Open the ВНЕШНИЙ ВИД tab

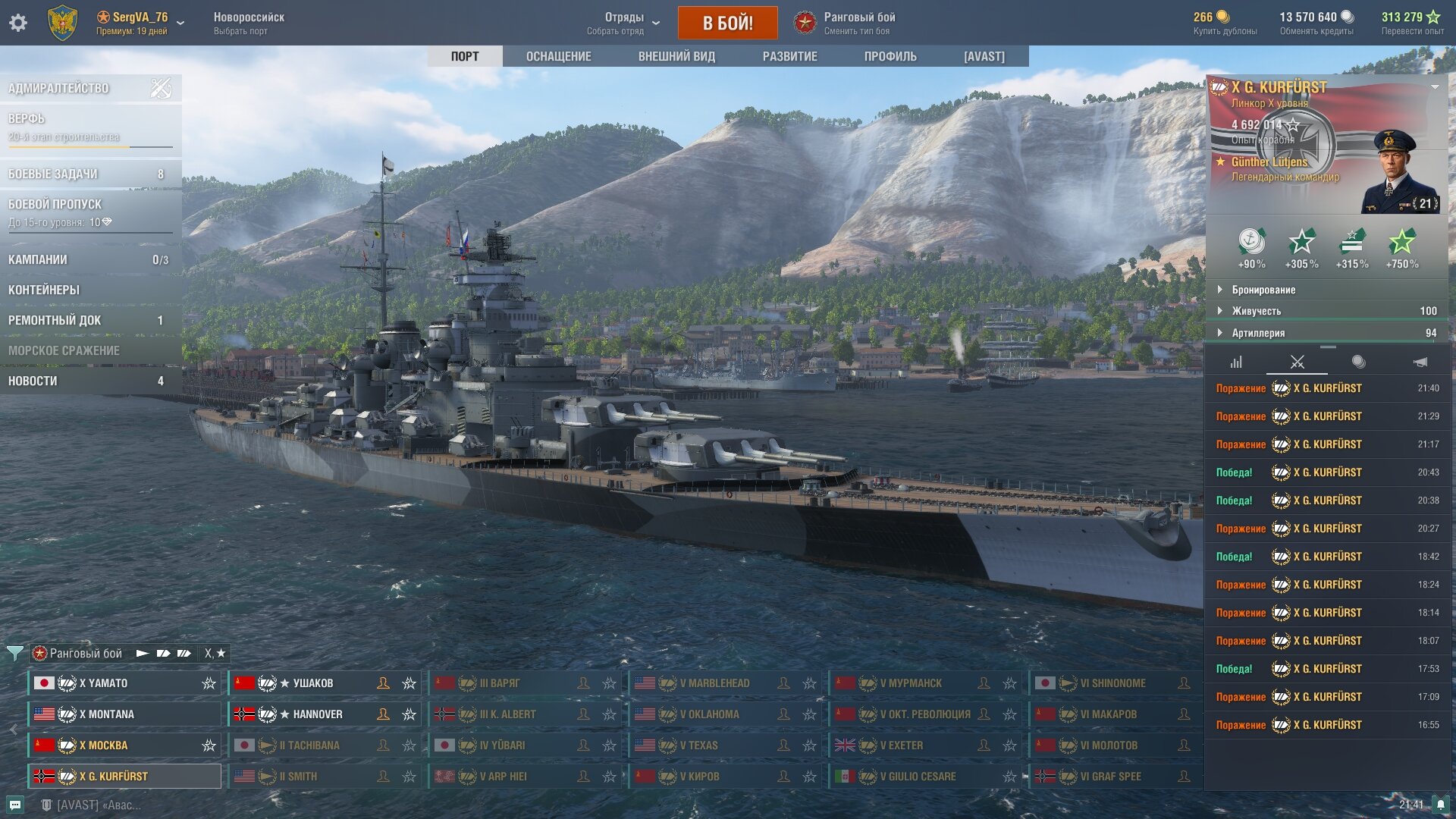click(676, 56)
